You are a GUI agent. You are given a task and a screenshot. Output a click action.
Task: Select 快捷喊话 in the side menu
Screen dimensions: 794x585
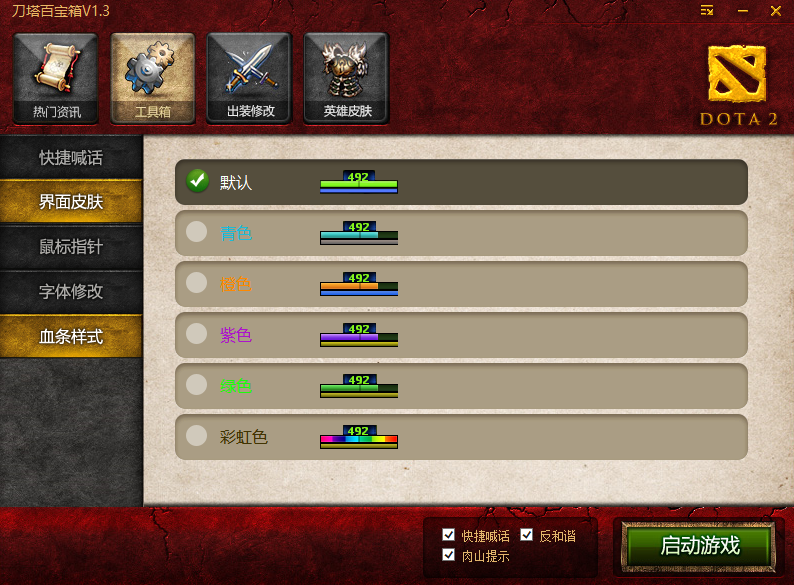coord(71,158)
